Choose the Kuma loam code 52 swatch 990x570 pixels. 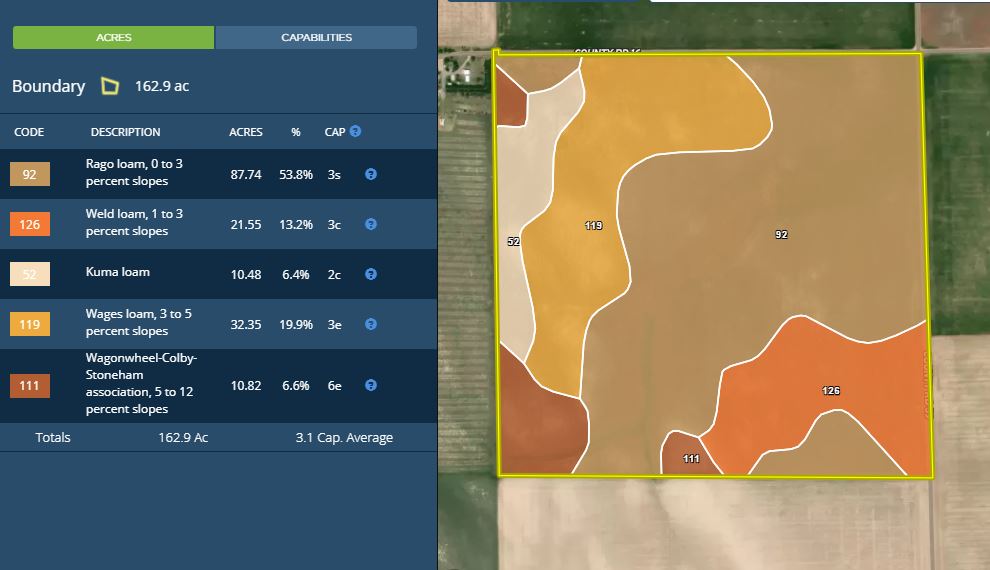(30, 274)
